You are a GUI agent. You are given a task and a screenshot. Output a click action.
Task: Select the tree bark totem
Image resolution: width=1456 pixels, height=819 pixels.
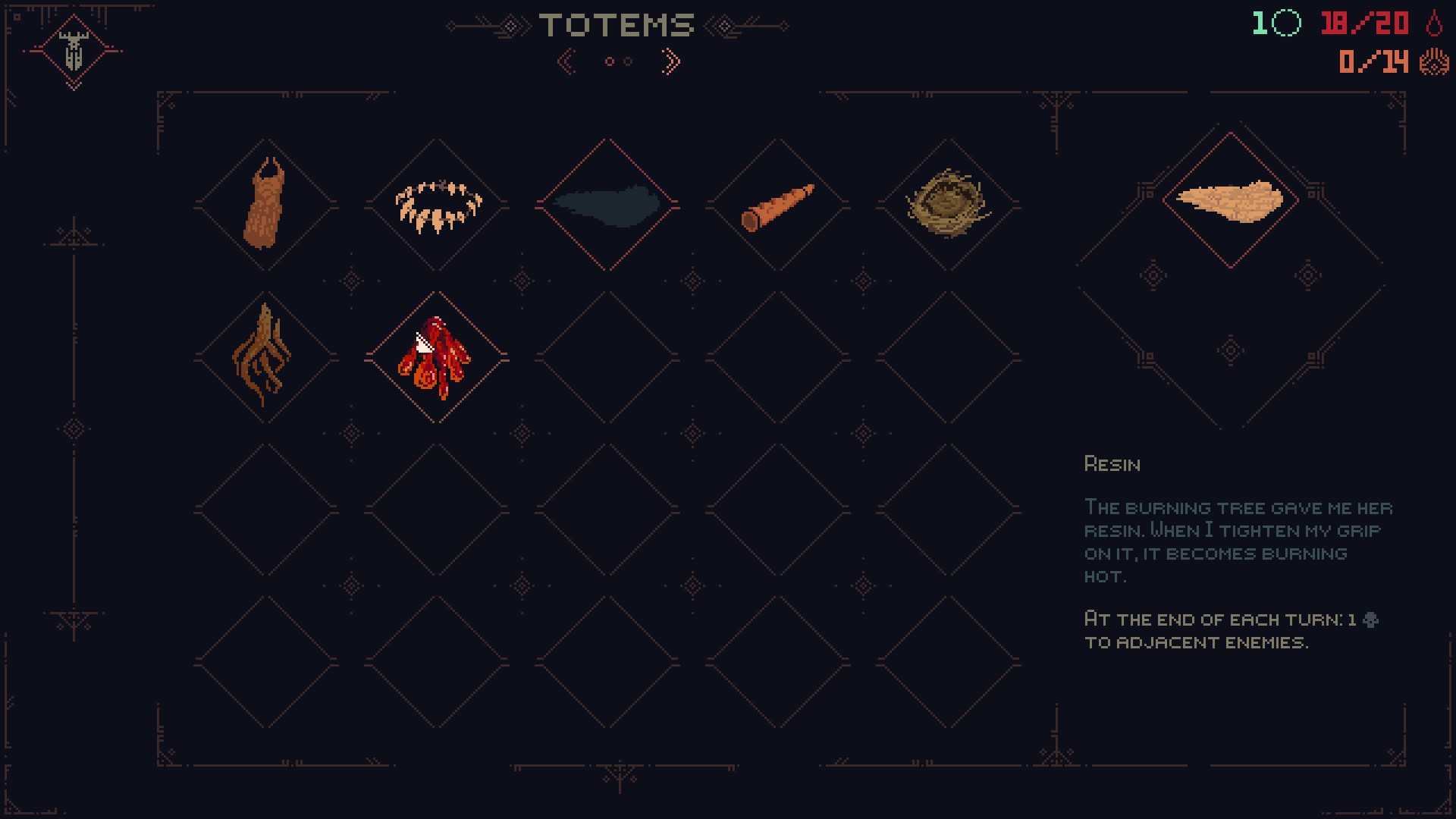click(x=265, y=205)
